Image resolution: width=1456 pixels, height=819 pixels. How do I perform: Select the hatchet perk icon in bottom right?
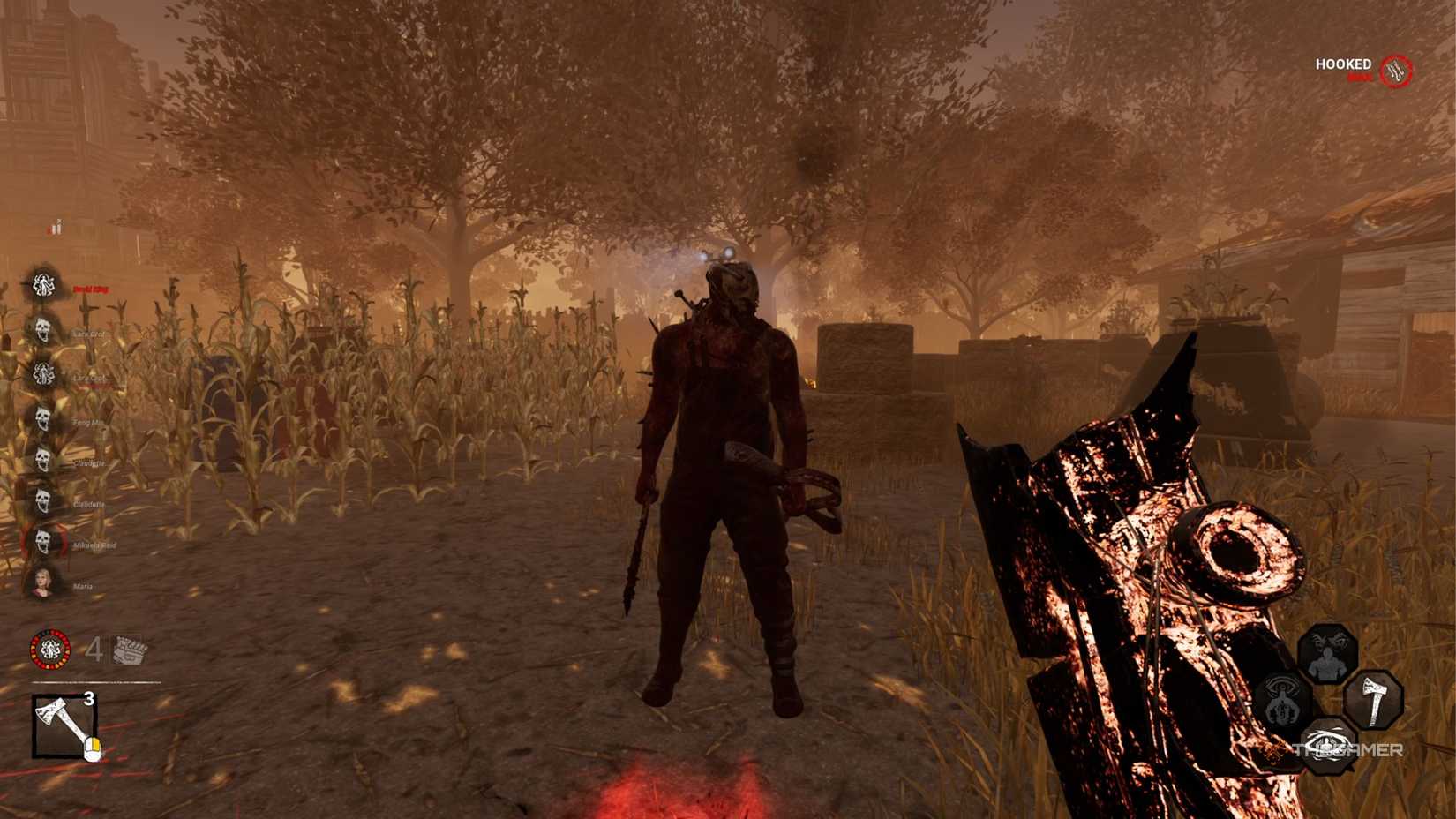click(1375, 700)
